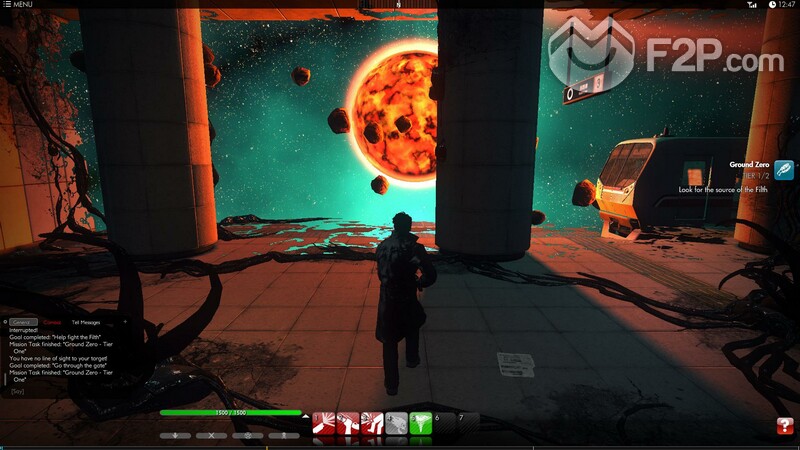Screen dimensions: 800x450
Task: Activate the green ability in slot 5
Action: pos(420,424)
